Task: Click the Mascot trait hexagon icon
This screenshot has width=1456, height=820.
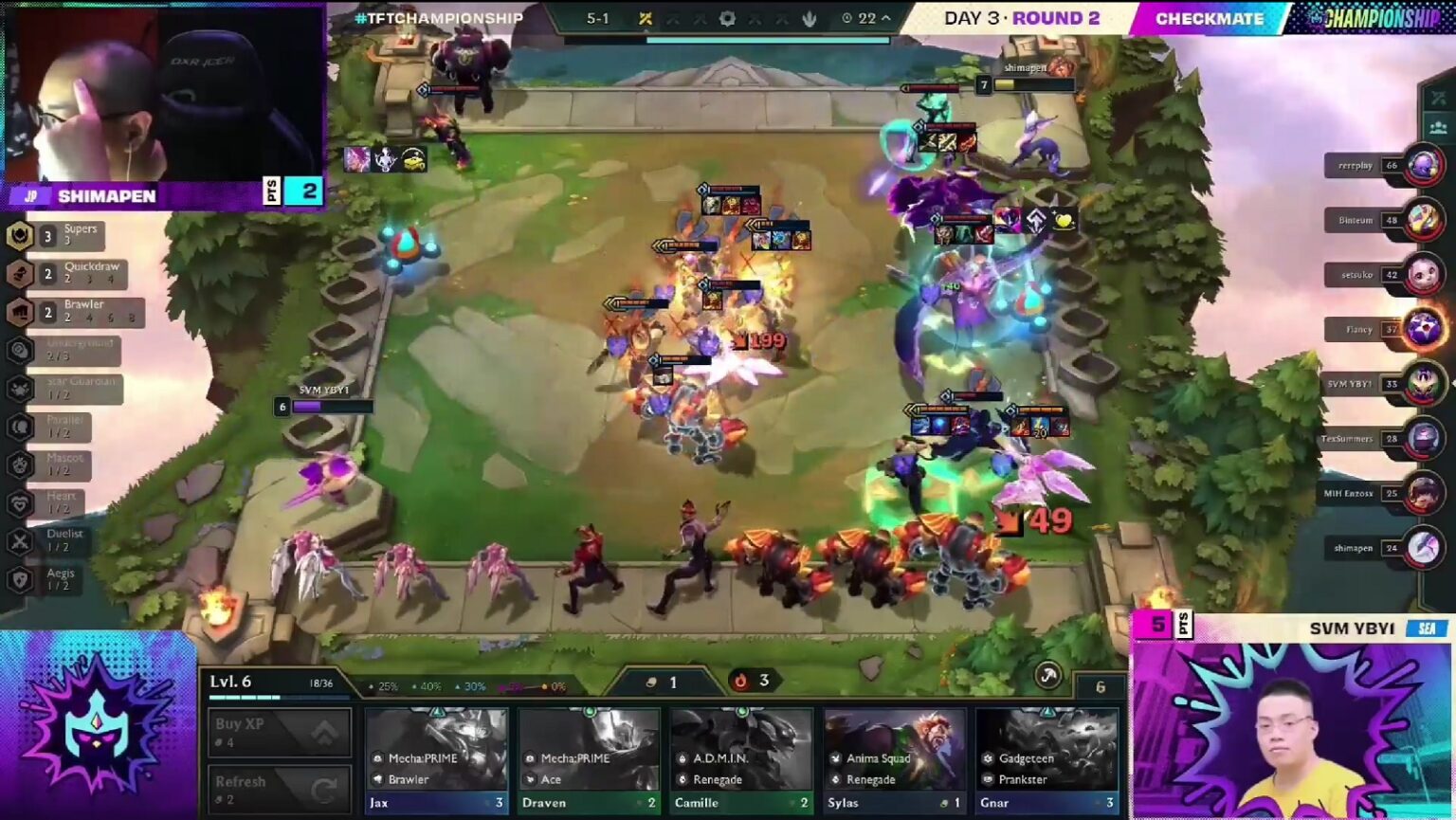Action: pyautogui.click(x=19, y=465)
